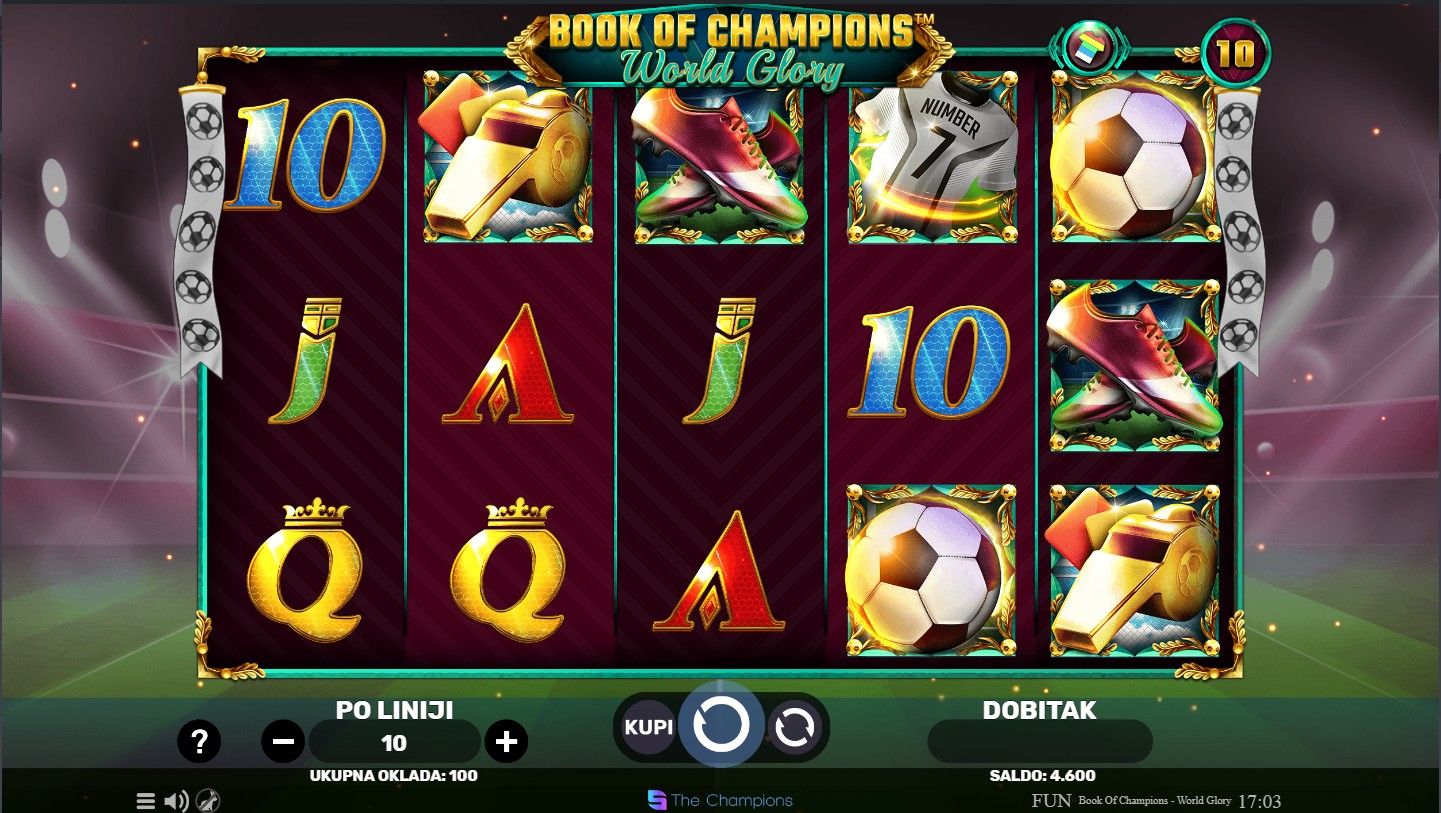The height and width of the screenshot is (813, 1441).
Task: Toggle the sound speaker icon
Action: pos(177,801)
